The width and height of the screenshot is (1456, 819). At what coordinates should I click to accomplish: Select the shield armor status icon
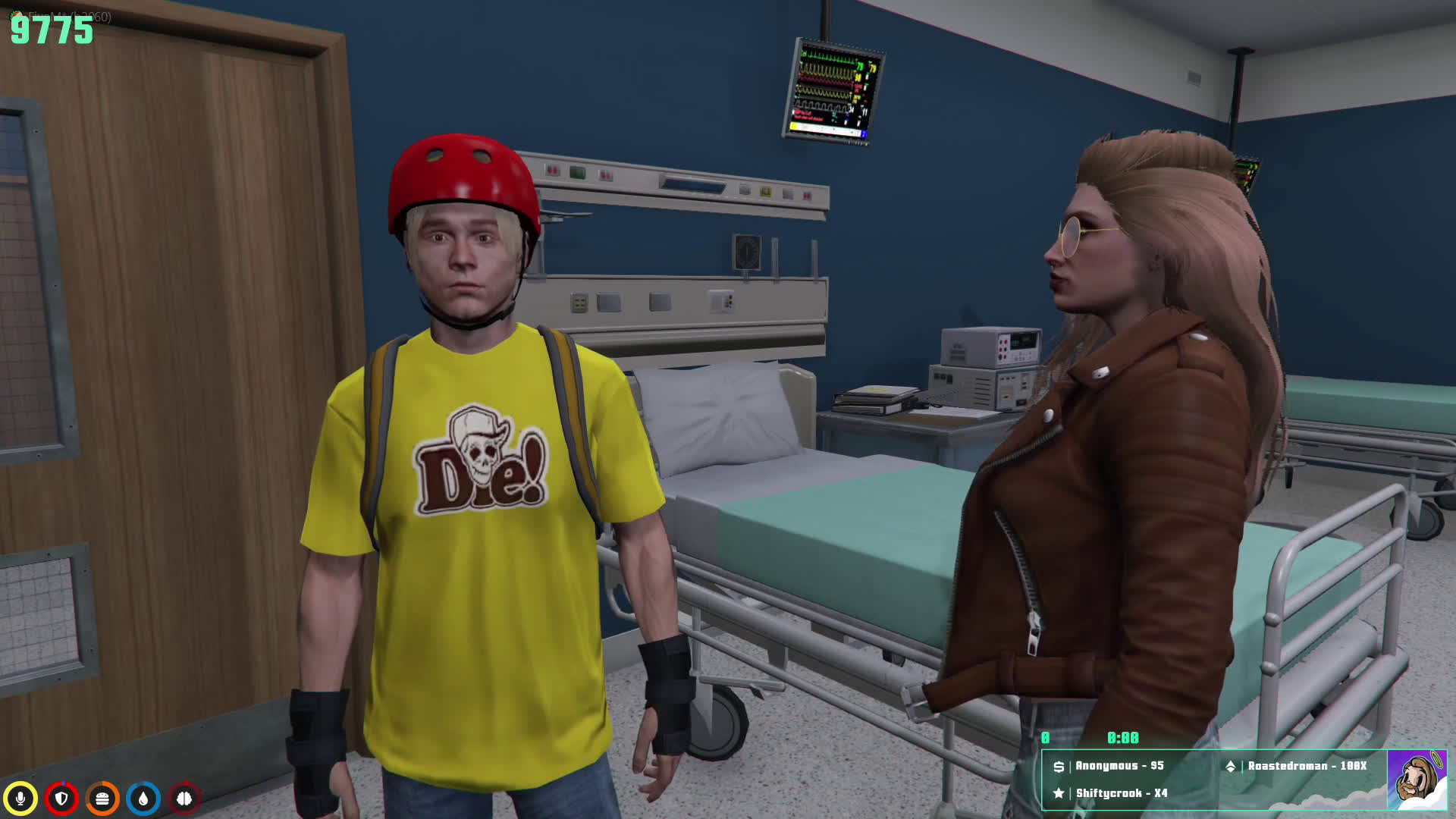(x=61, y=799)
